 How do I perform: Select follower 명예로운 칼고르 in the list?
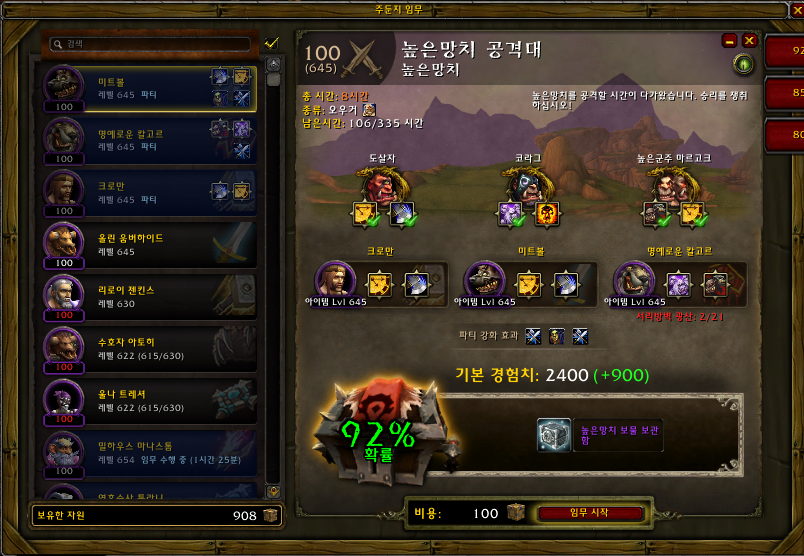point(150,139)
